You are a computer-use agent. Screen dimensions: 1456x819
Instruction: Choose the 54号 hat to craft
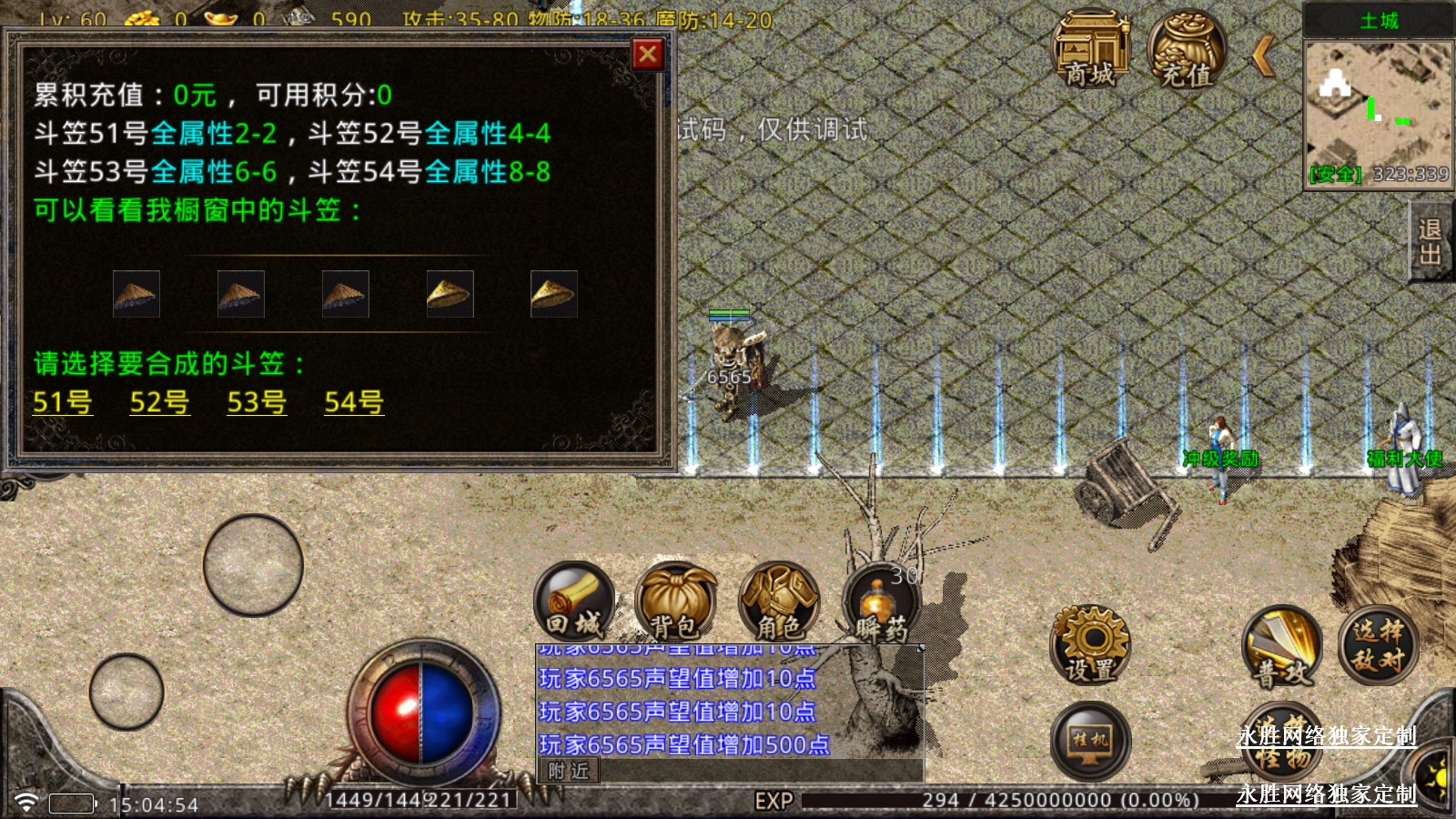pyautogui.click(x=354, y=401)
